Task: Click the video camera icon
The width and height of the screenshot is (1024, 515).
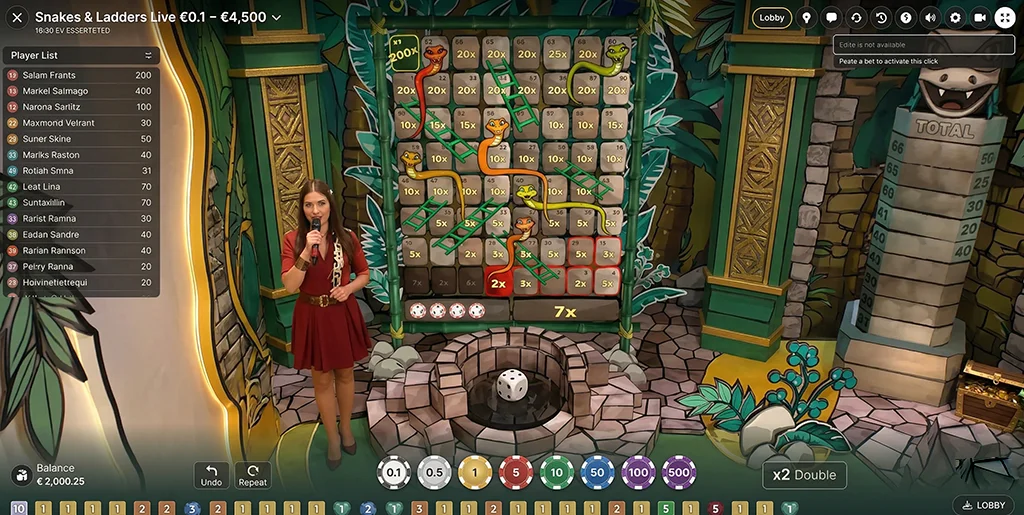Action: (980, 17)
